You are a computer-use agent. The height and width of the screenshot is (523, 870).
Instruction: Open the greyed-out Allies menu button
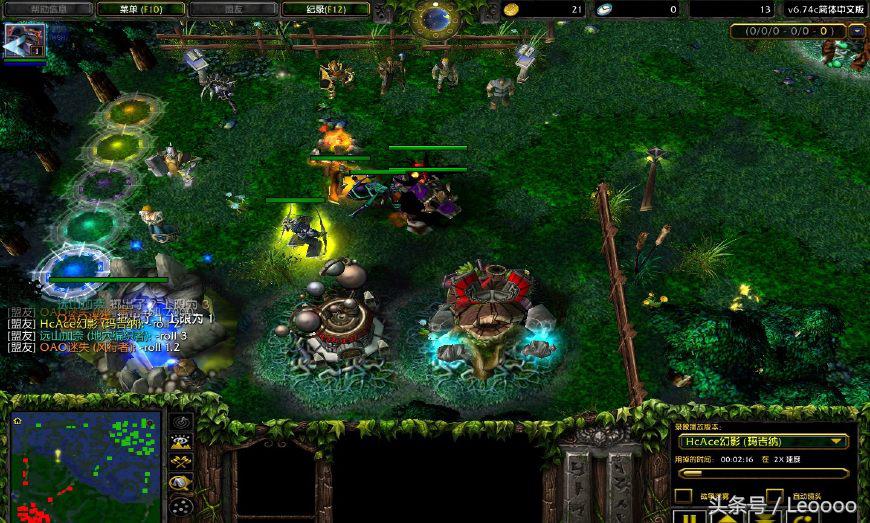[234, 9]
